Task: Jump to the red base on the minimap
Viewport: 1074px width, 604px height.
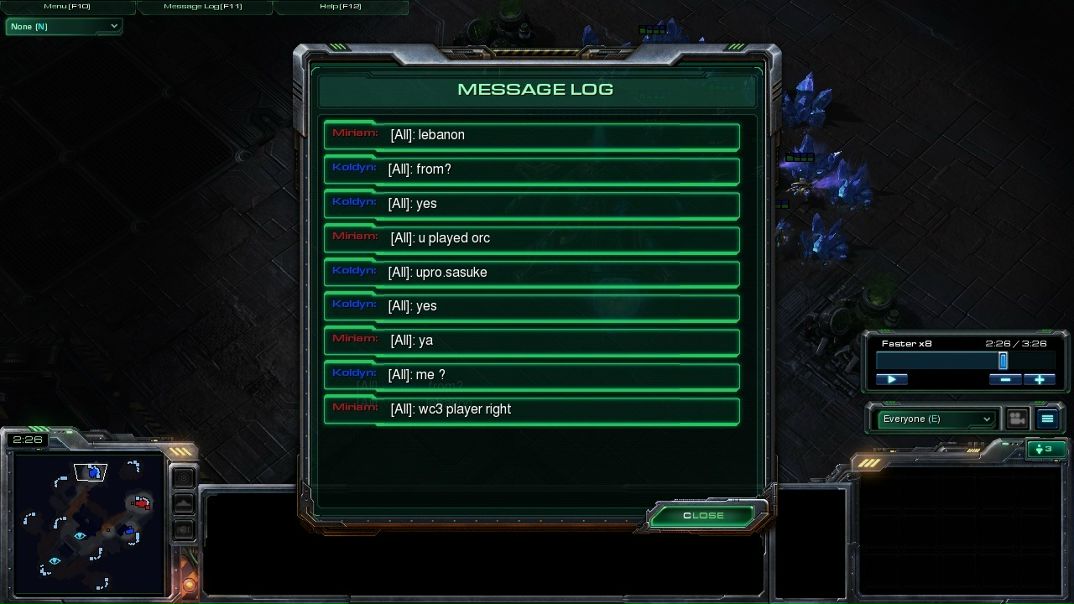Action: tap(142, 502)
